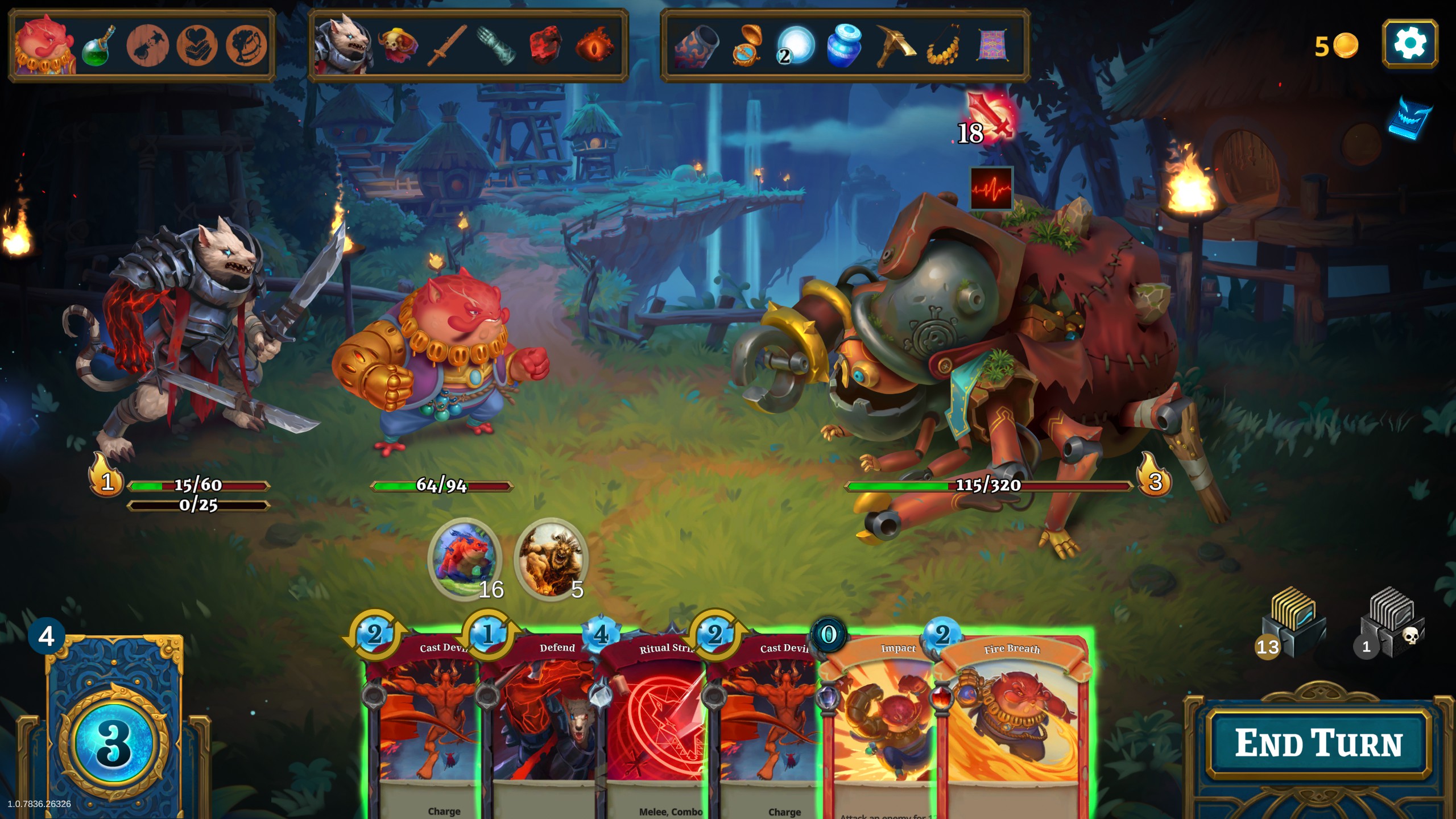1456x819 pixels.
Task: Inspect the horned beast ally token showing 5
Action: pyautogui.click(x=550, y=557)
